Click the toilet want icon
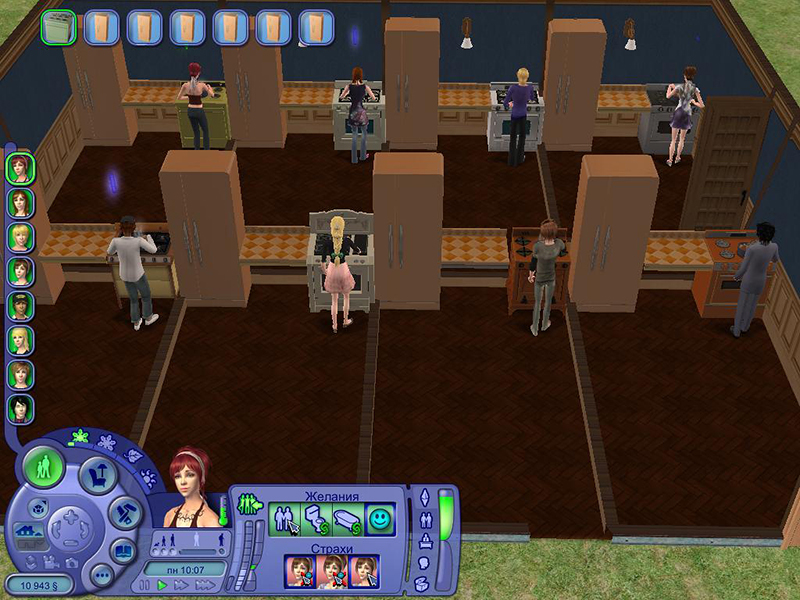 pos(319,519)
